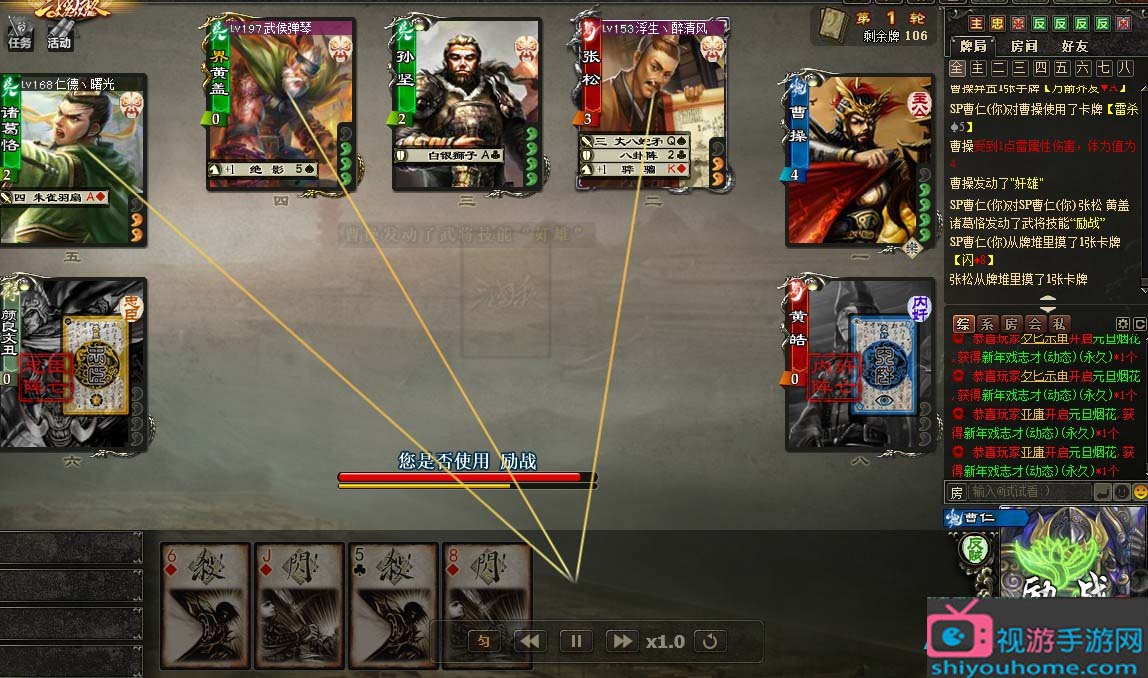This screenshot has height=678, width=1148.
Task: Pick the 5 of clubs 杀 card
Action: pos(394,605)
